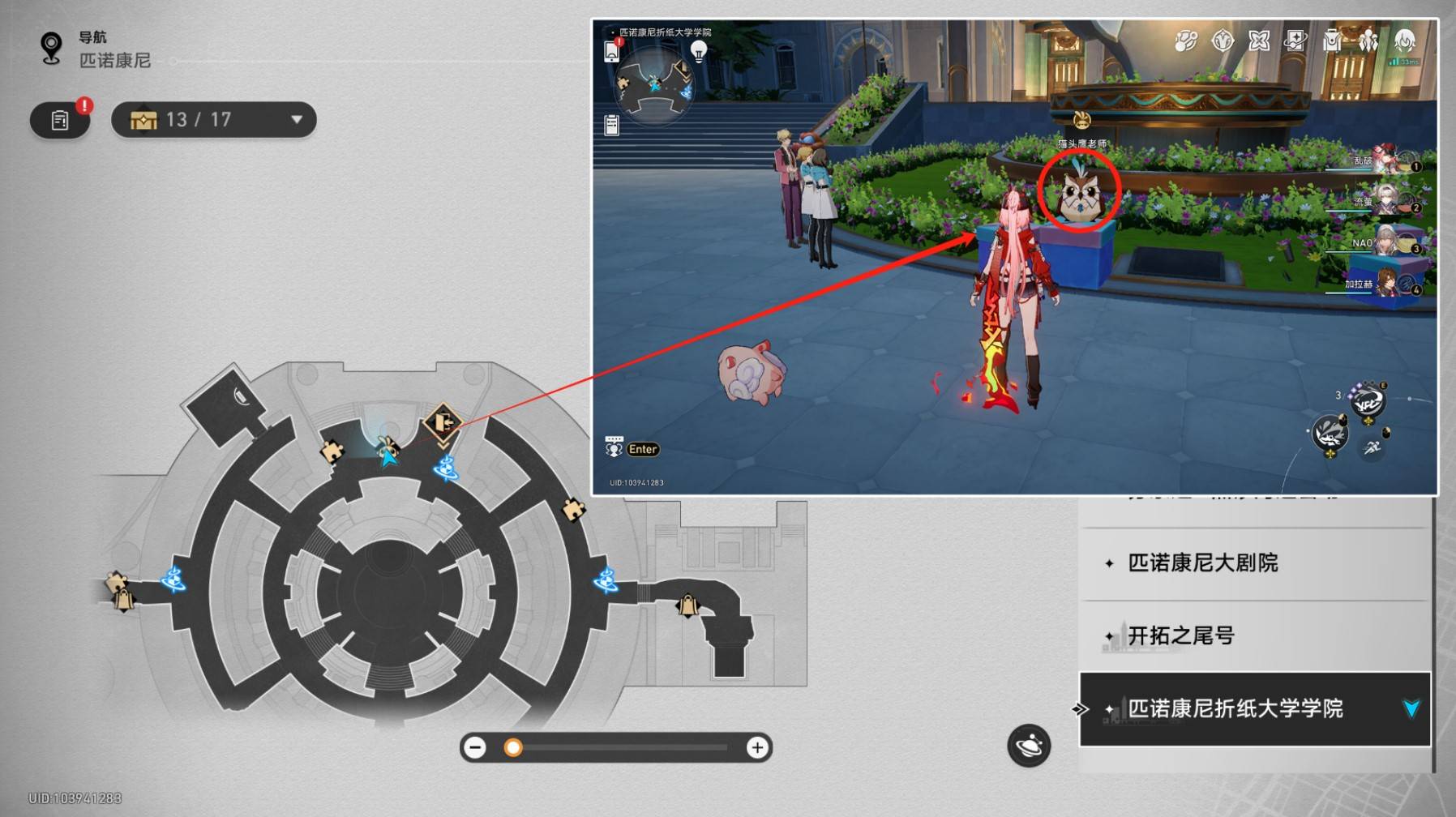Click the orange map zoom slider handle
Screen dimensions: 1456x817
coord(513,747)
